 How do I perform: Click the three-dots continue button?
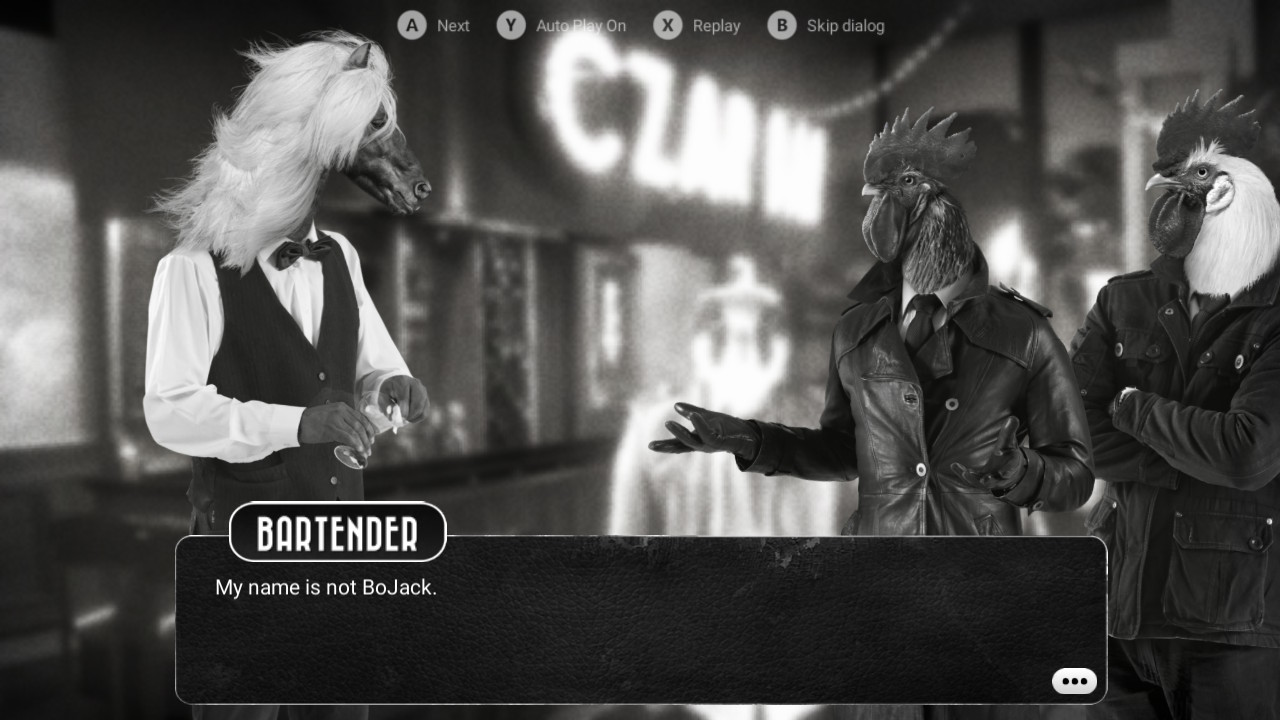(x=1074, y=681)
